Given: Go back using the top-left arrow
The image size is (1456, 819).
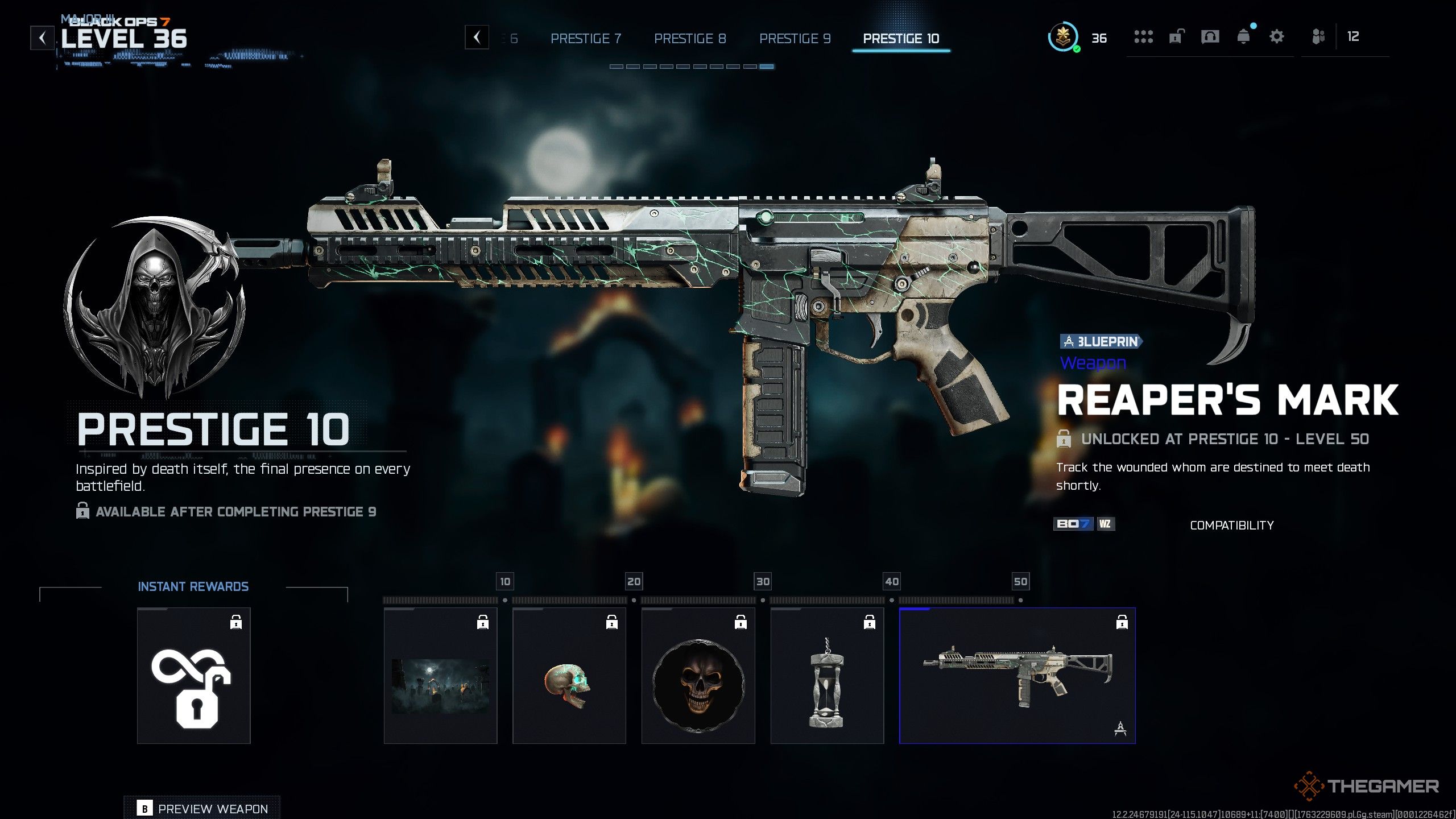Looking at the screenshot, I should click(43, 38).
